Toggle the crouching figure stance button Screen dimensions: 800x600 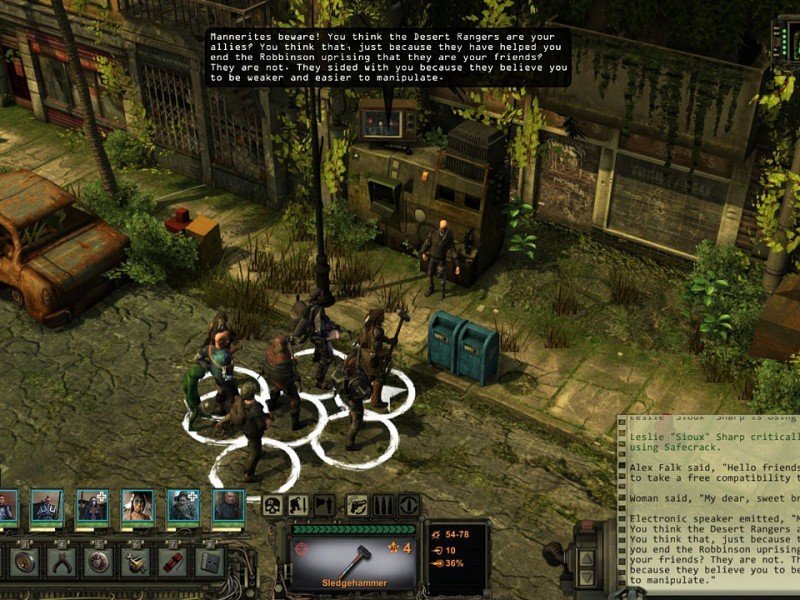(299, 505)
